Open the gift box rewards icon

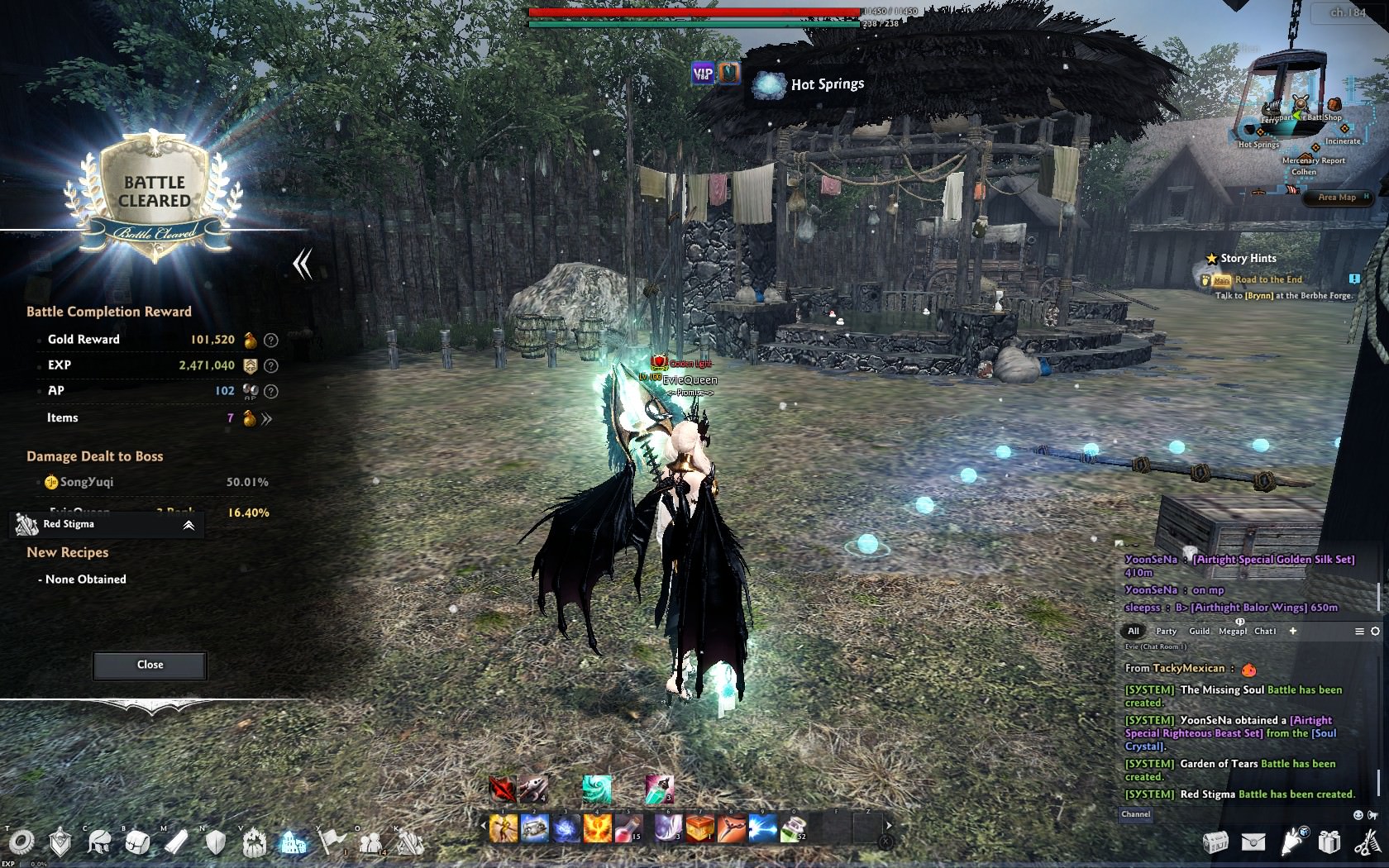(x=1329, y=842)
